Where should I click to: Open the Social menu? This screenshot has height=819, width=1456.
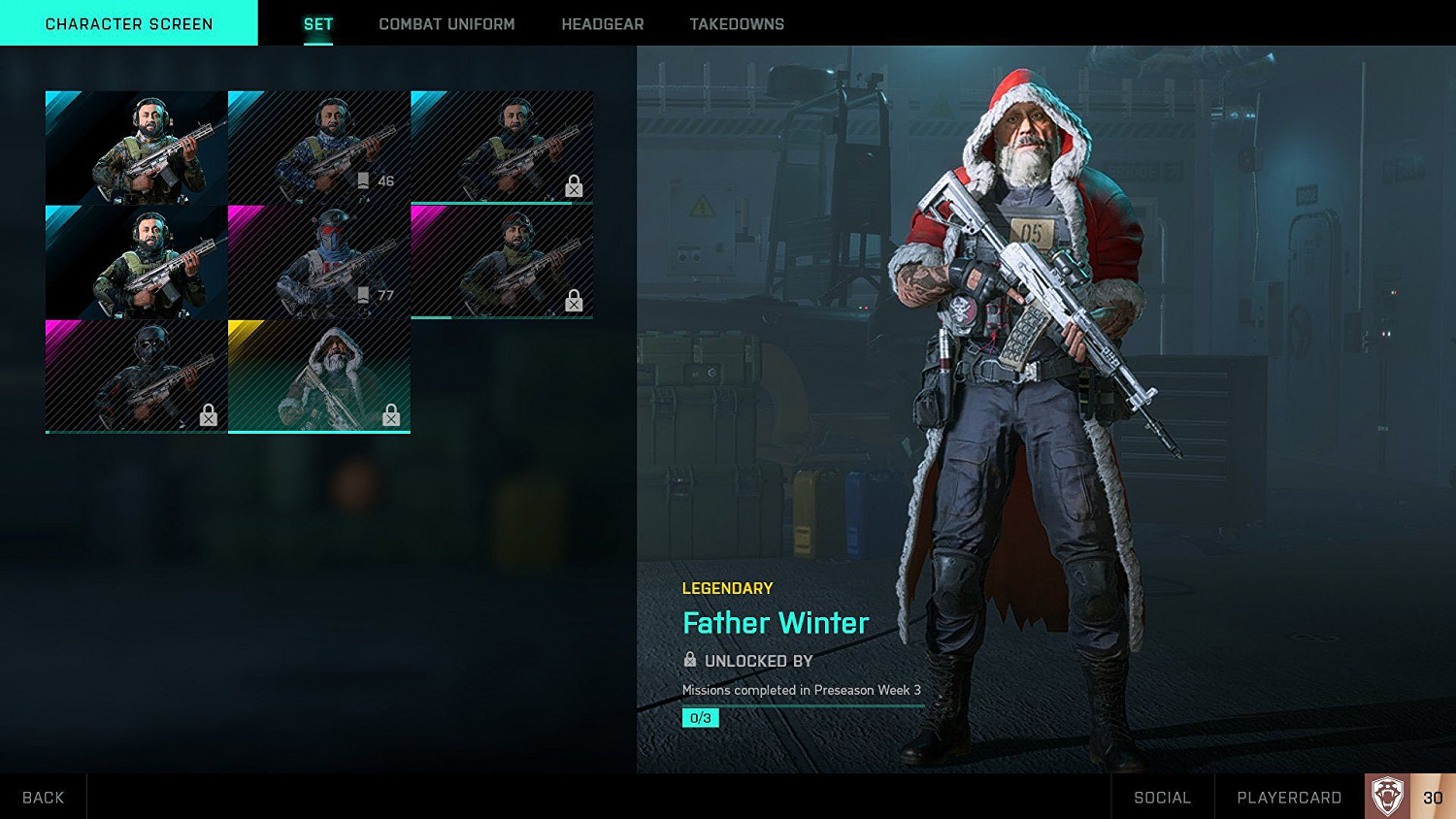click(1162, 797)
